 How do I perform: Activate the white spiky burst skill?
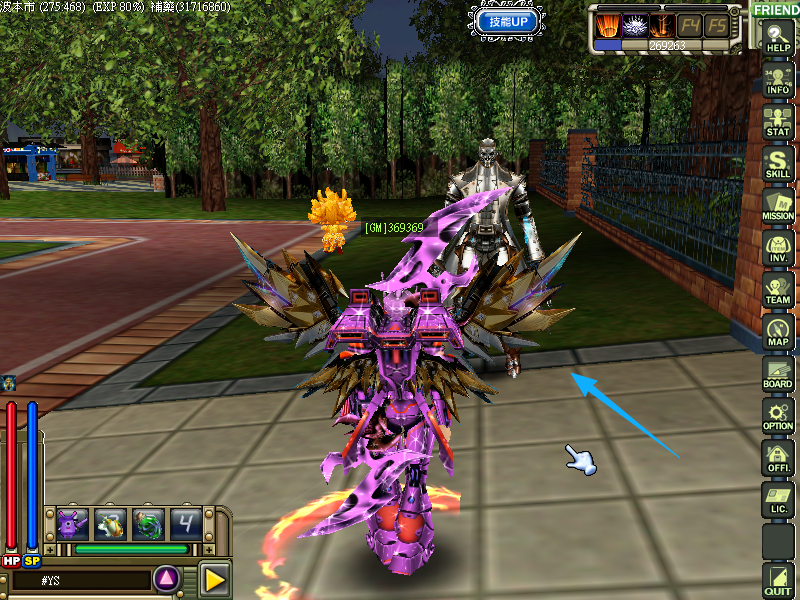click(634, 25)
